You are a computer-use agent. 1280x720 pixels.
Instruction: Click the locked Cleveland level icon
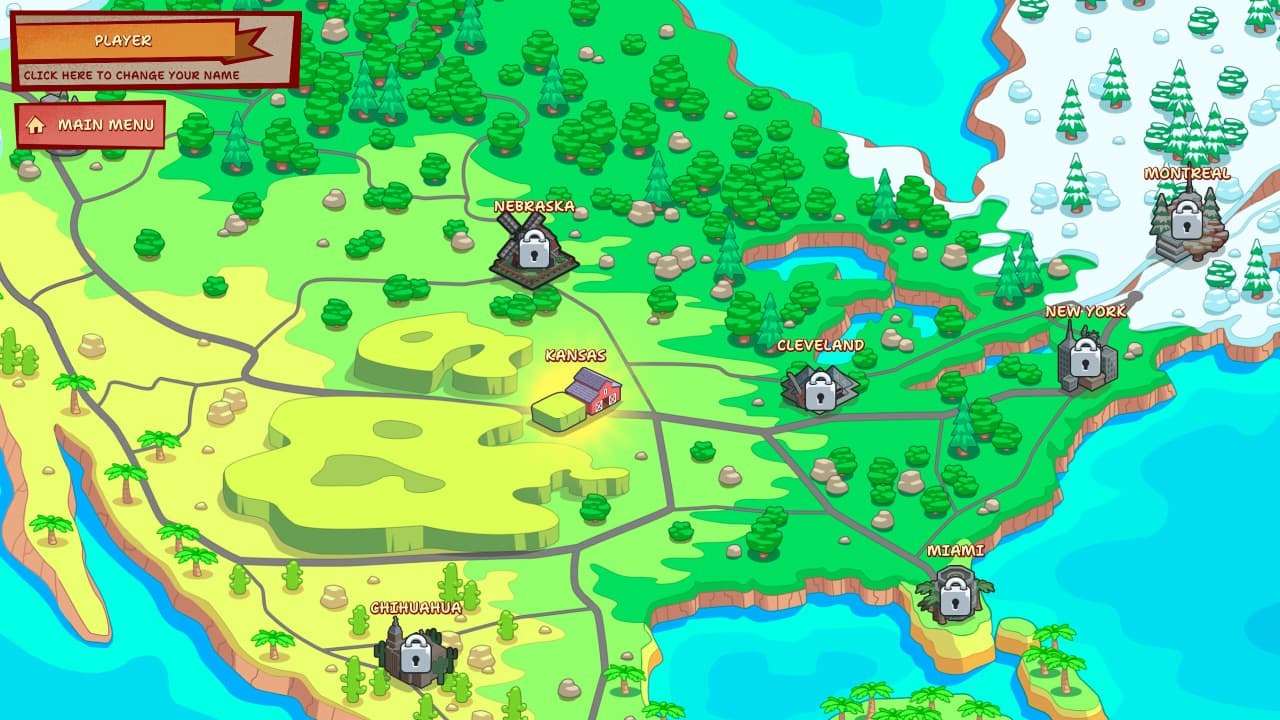(820, 390)
